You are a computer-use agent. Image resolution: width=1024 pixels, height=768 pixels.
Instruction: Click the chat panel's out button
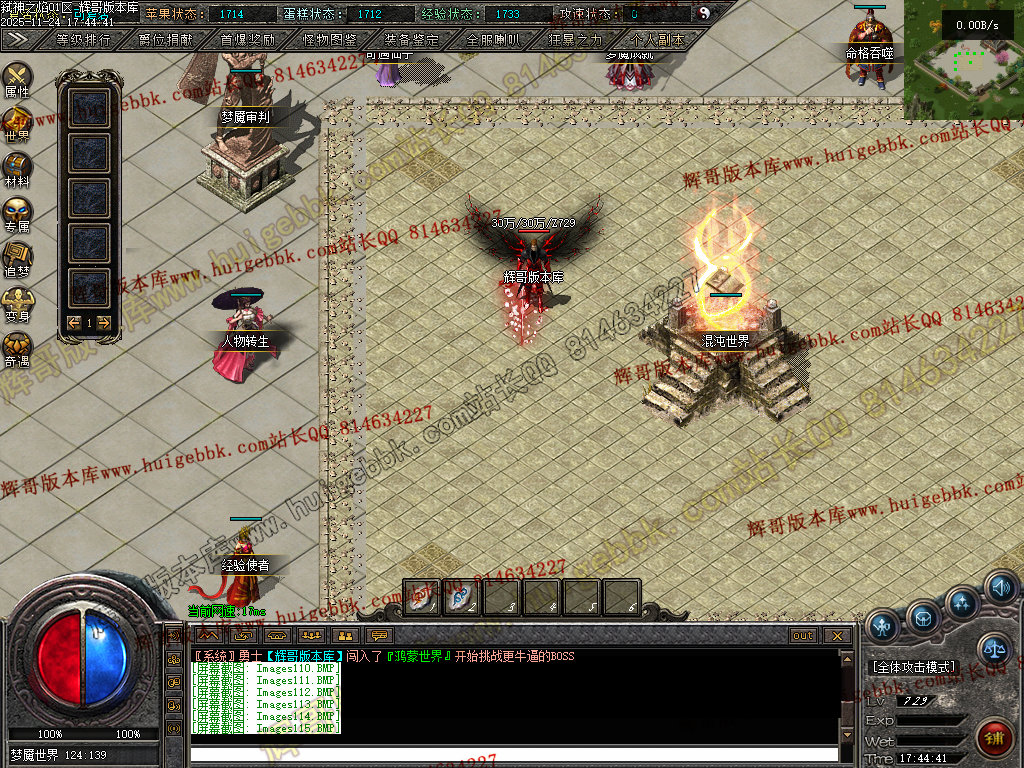tap(803, 636)
